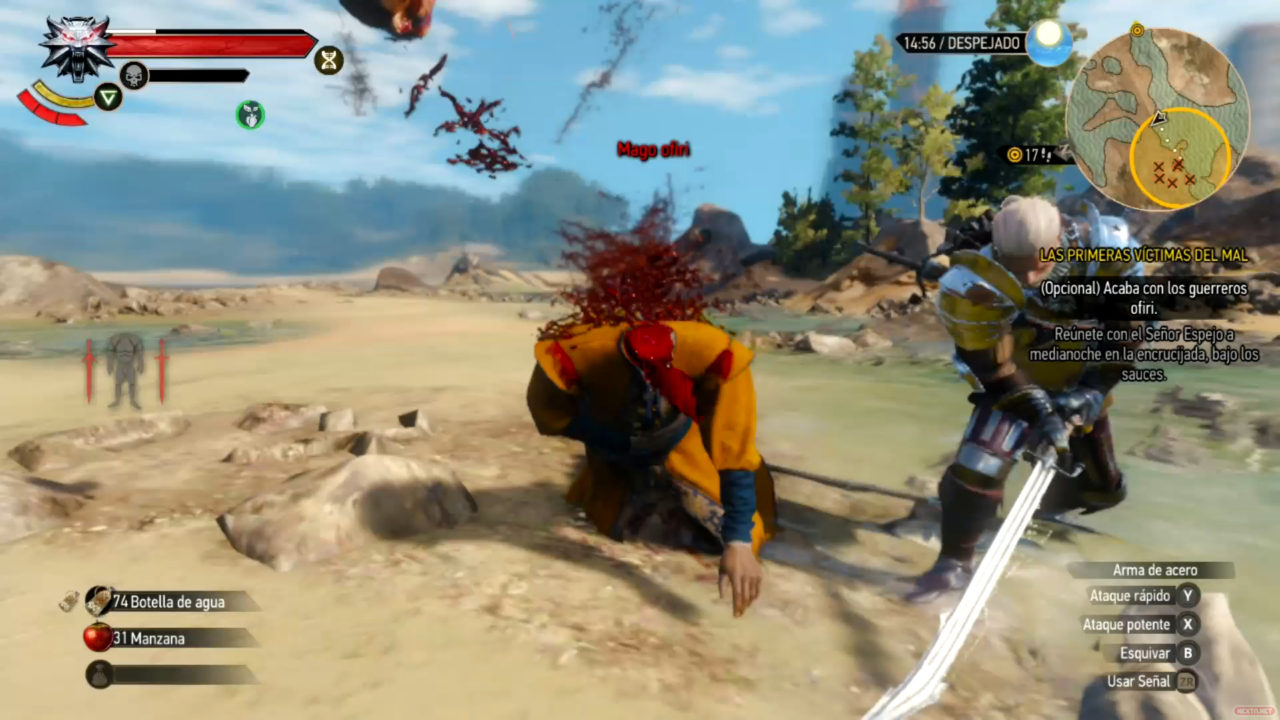1280x720 pixels.
Task: Select the hourglass buff icon
Action: point(328,60)
